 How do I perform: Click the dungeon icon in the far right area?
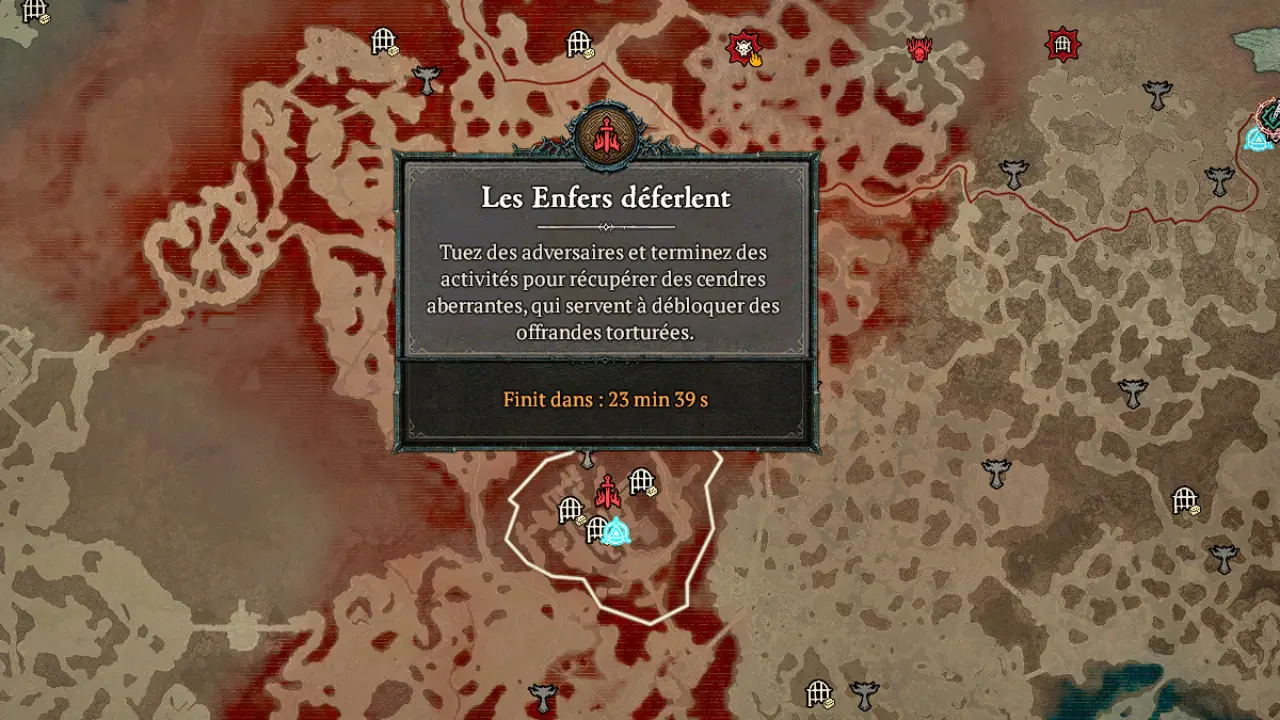1185,498
